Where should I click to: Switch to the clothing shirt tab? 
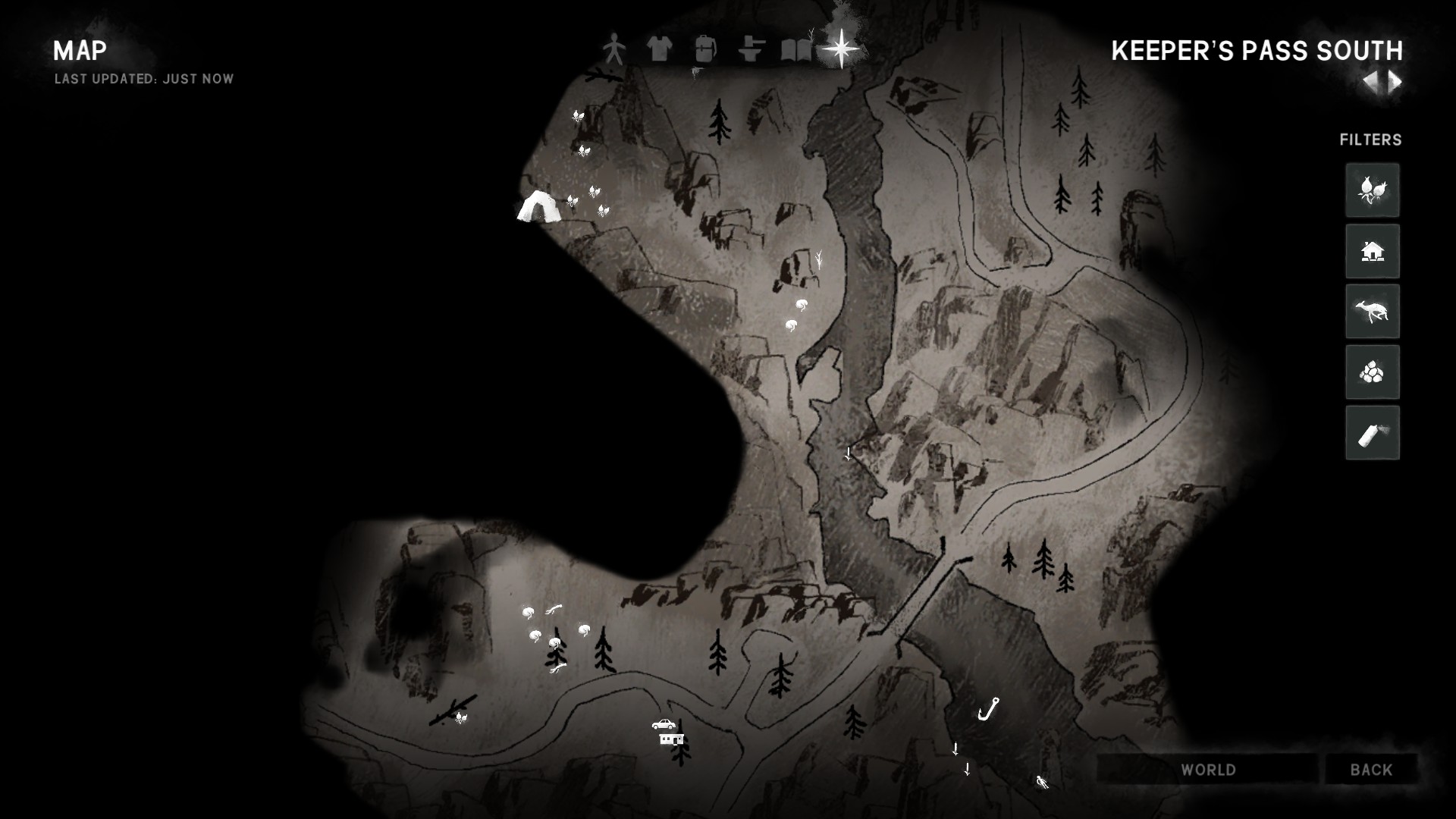click(x=659, y=50)
